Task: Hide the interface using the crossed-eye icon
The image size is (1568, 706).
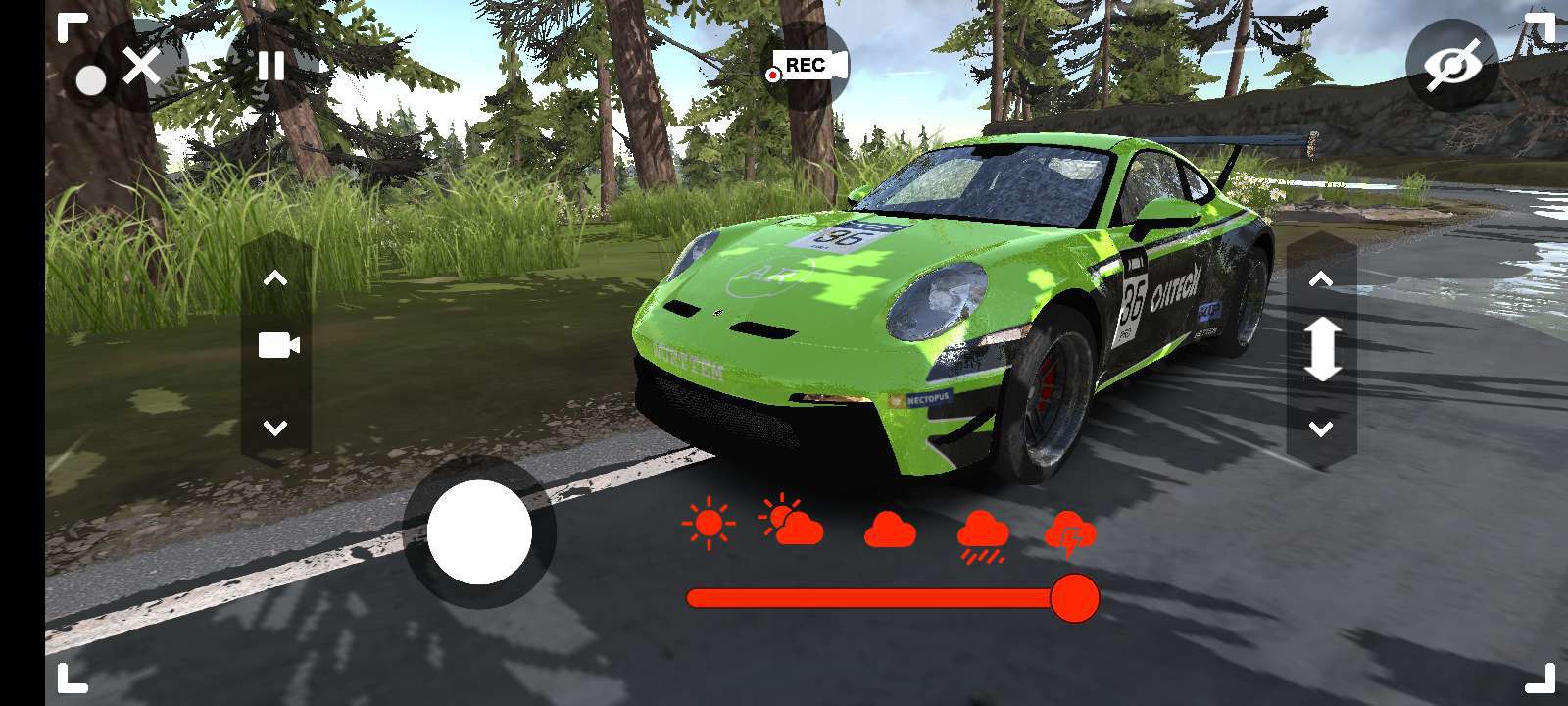Action: pyautogui.click(x=1451, y=66)
